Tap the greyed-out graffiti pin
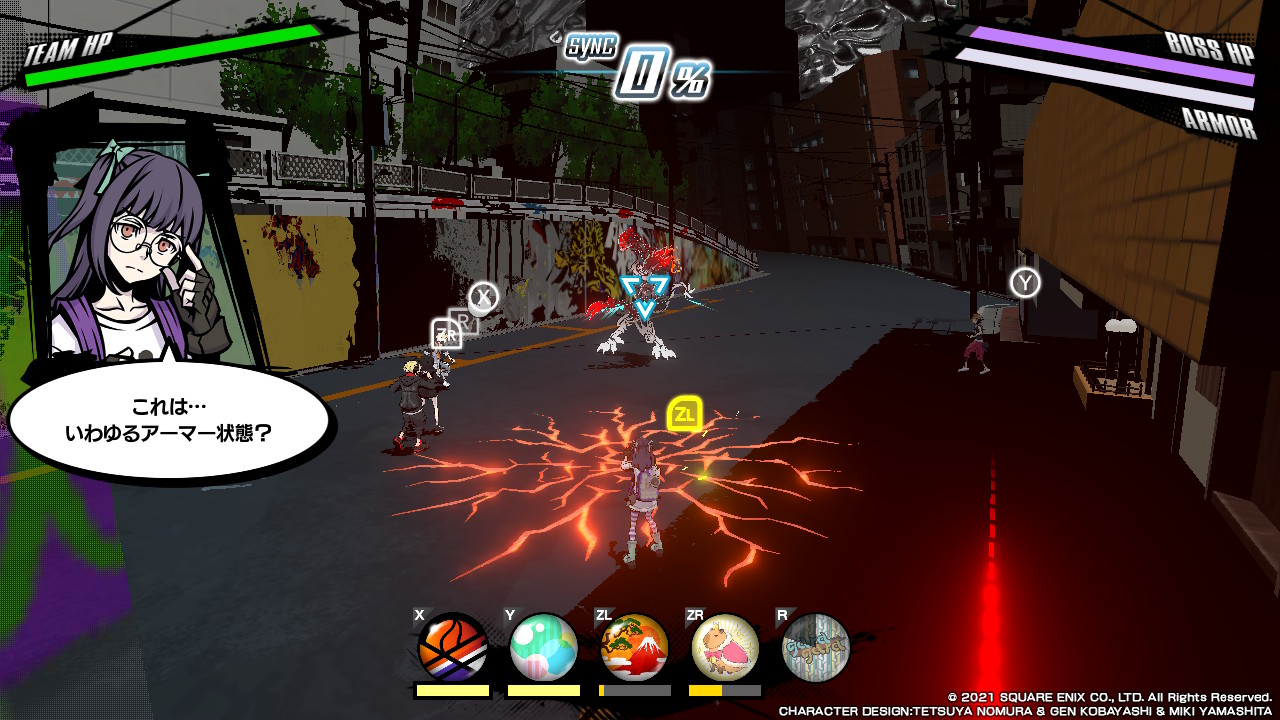1280x720 pixels. pos(815,647)
